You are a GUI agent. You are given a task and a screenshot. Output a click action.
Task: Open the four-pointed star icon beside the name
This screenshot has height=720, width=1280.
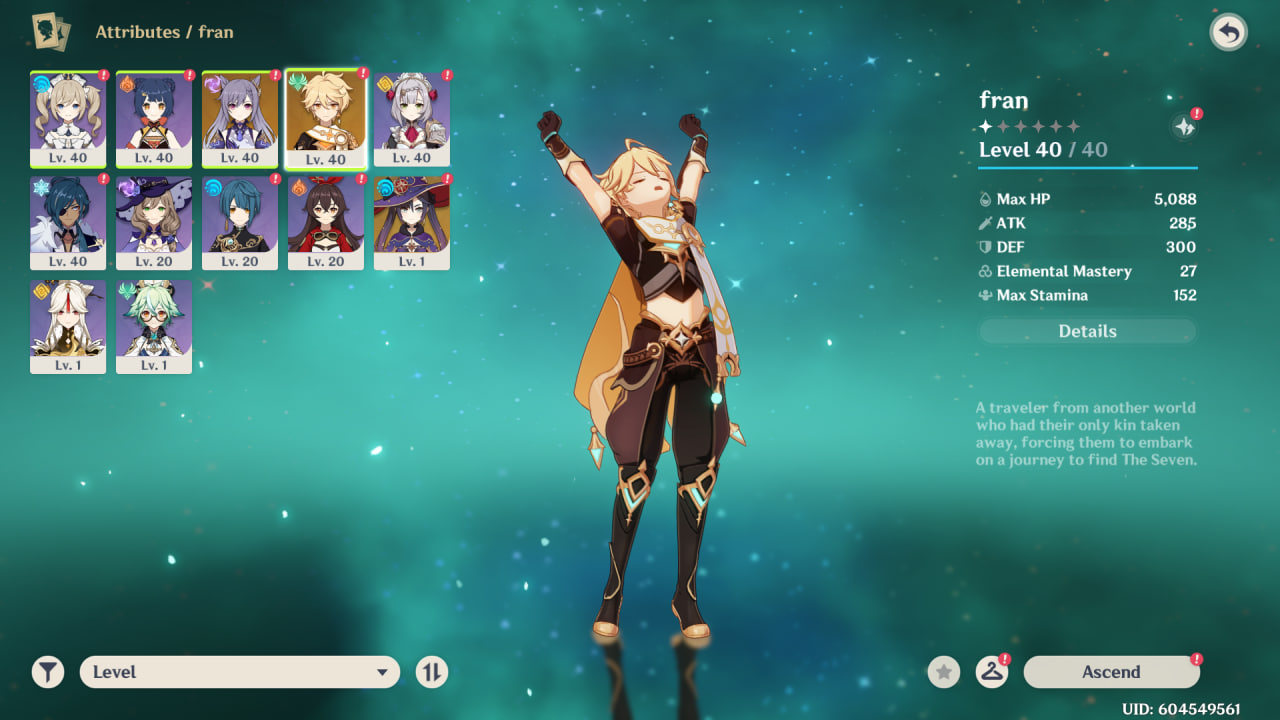[1184, 127]
